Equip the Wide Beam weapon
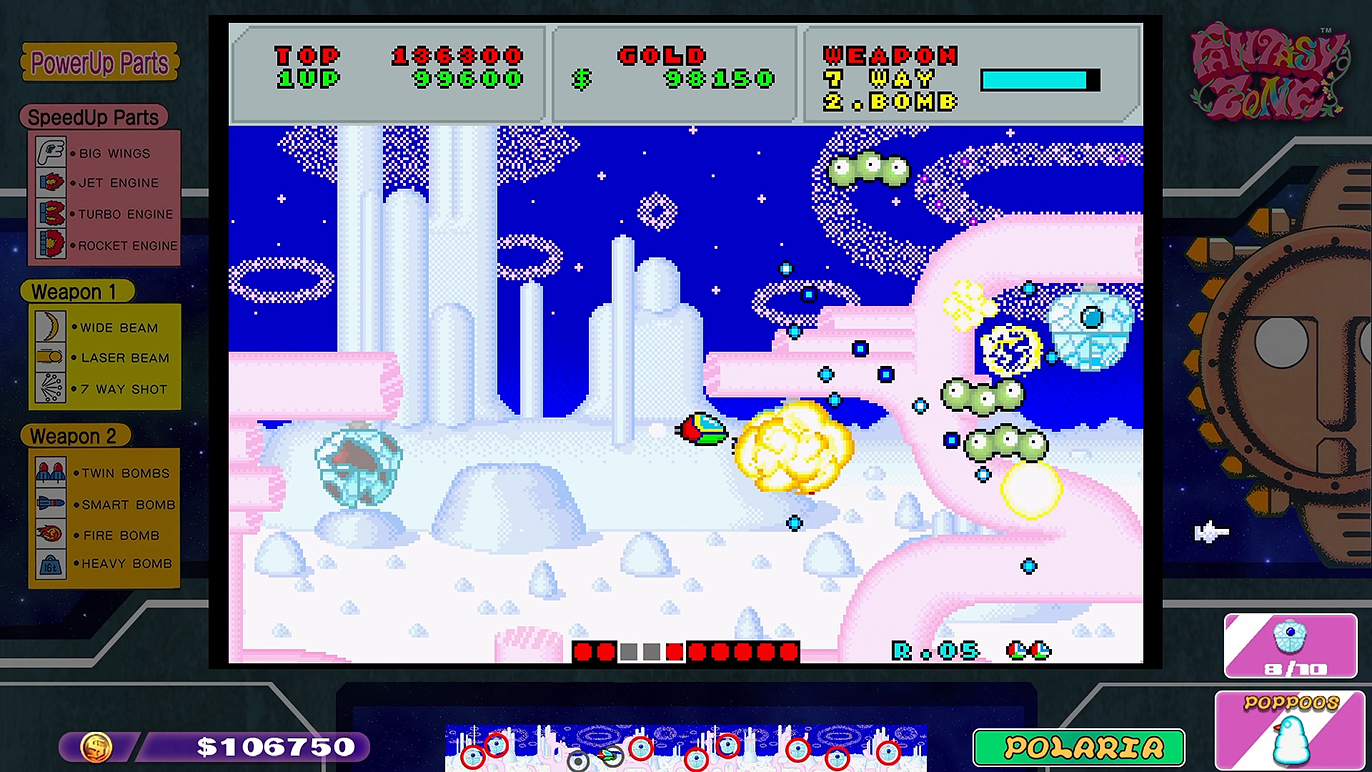 (x=104, y=327)
